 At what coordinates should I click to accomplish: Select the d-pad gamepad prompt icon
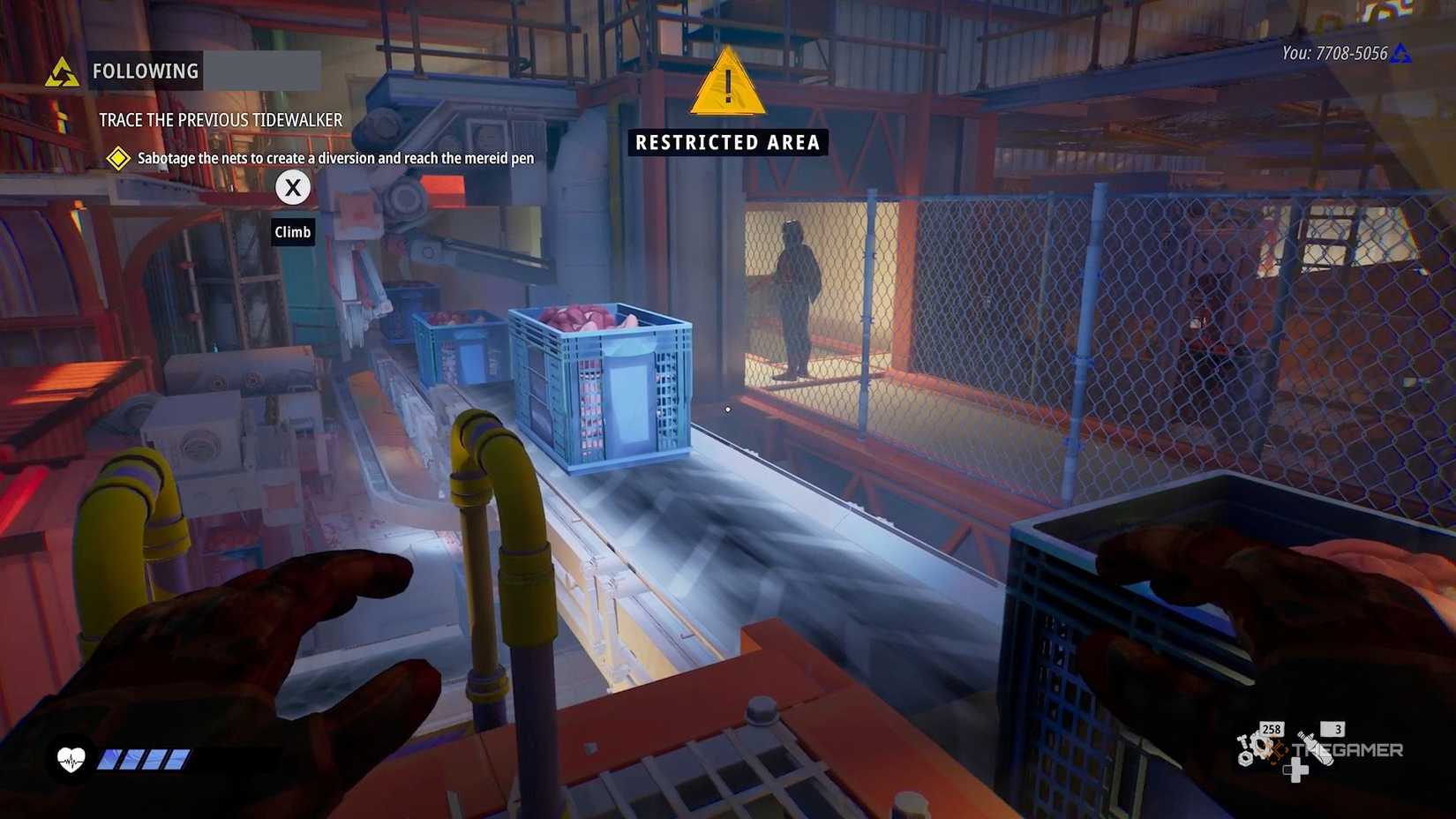tap(1296, 771)
